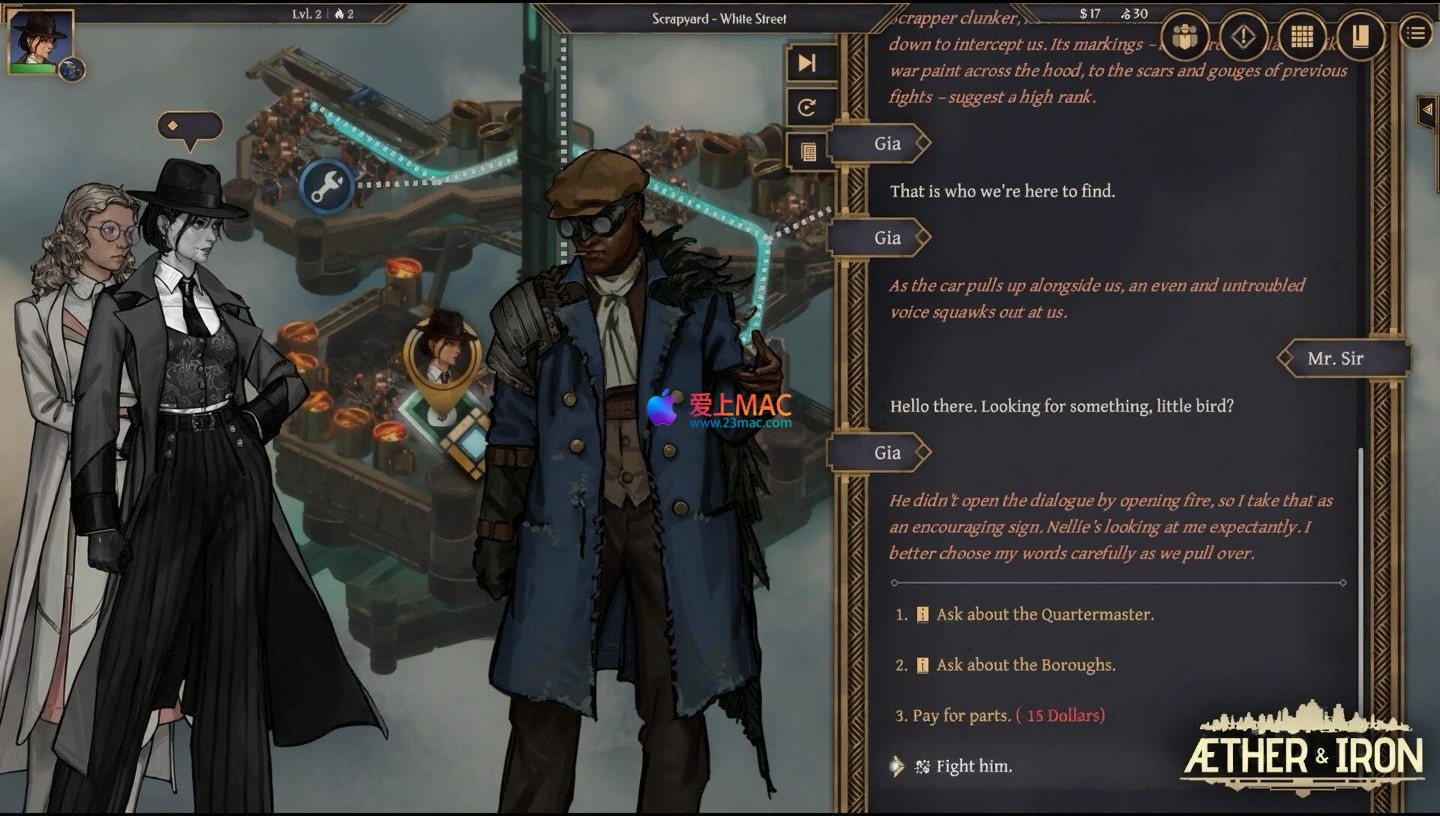Viewport: 1440px width, 816px height.
Task: Click Gia's portrait in the corner
Action: point(40,39)
